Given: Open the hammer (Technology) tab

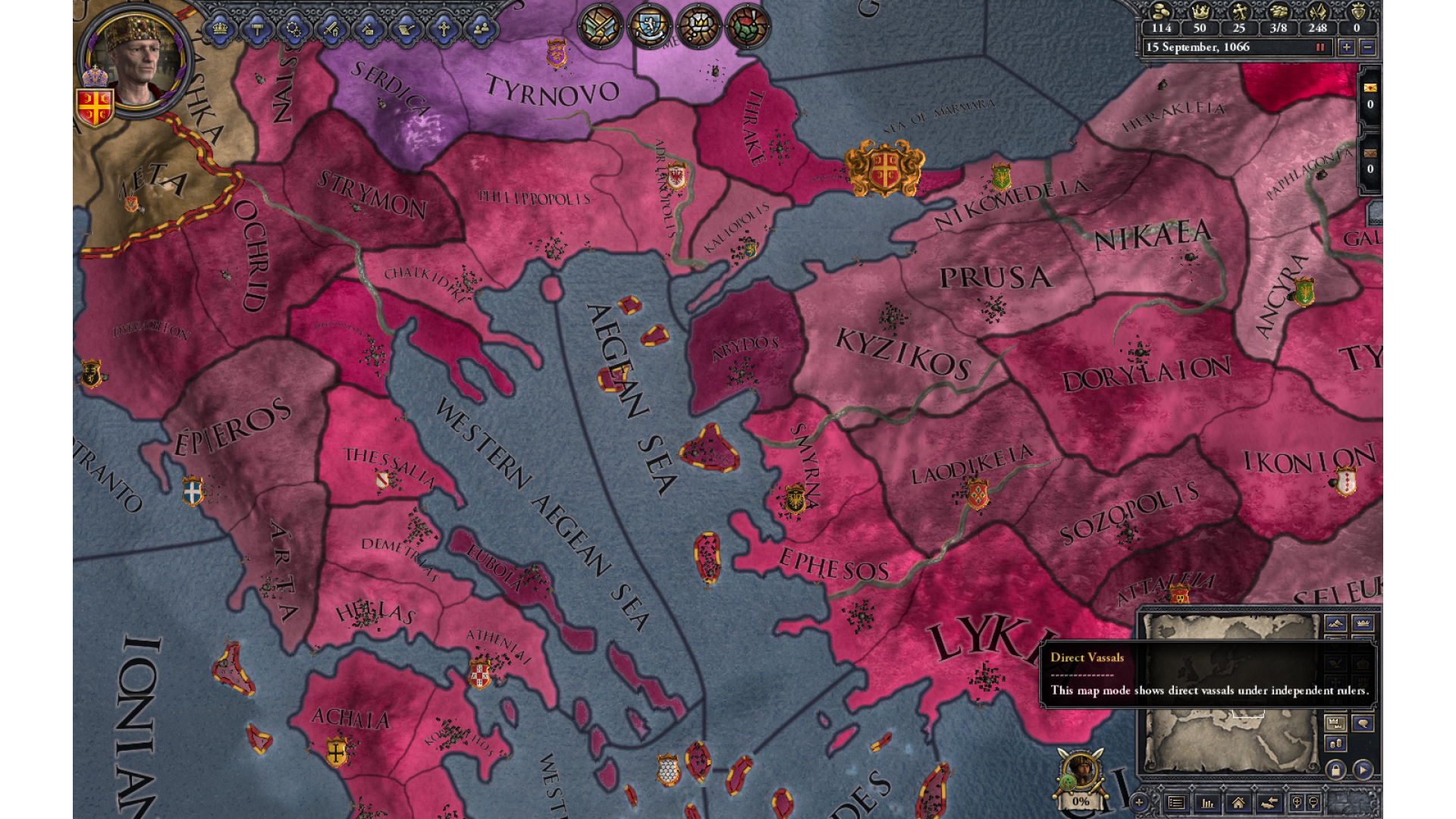Looking at the screenshot, I should (x=257, y=29).
